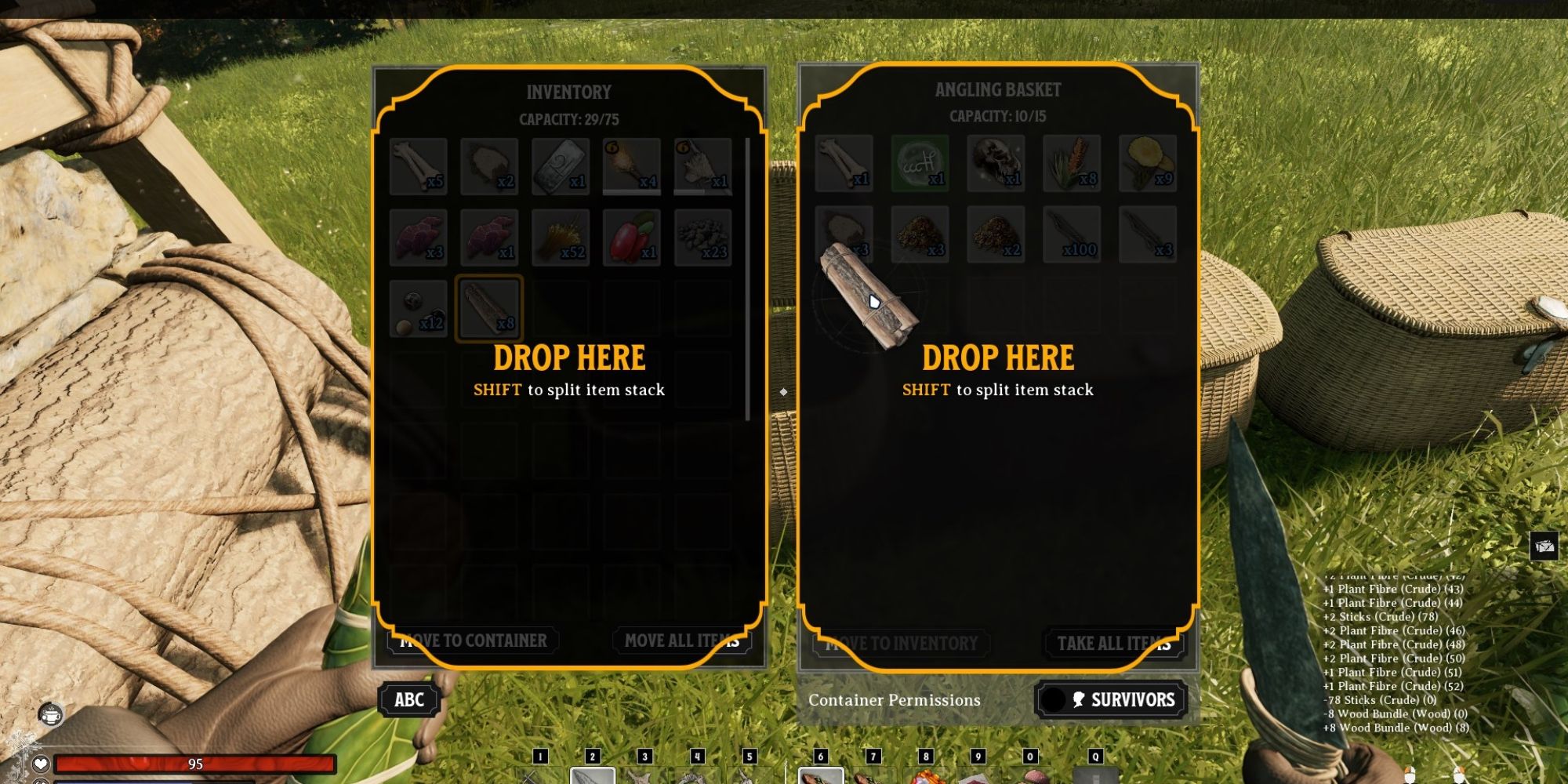Select the engraved stone tablet slot
Viewport: 1568px width, 784px height.
point(561,165)
